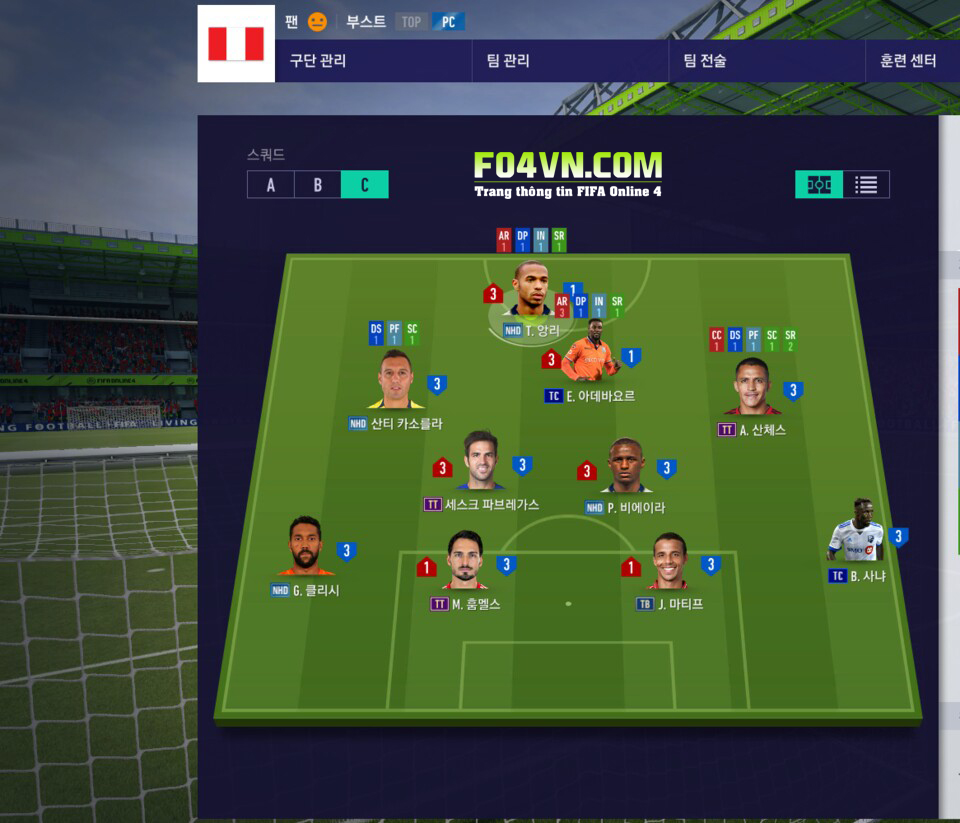Pick centre back J. 마티프
Image resolution: width=960 pixels, height=823 pixels.
(669, 562)
